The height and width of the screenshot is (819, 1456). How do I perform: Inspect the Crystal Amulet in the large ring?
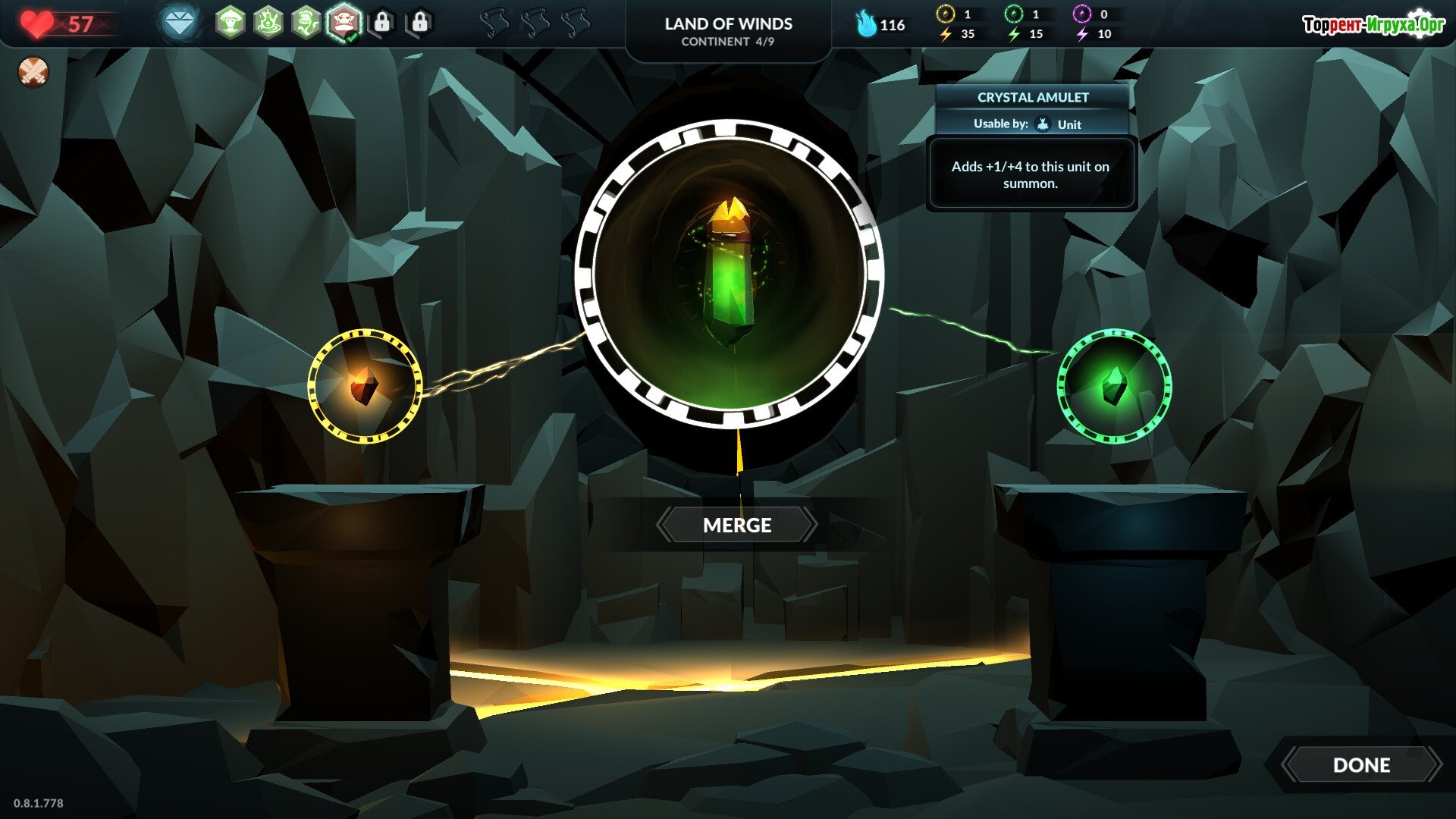click(x=730, y=275)
